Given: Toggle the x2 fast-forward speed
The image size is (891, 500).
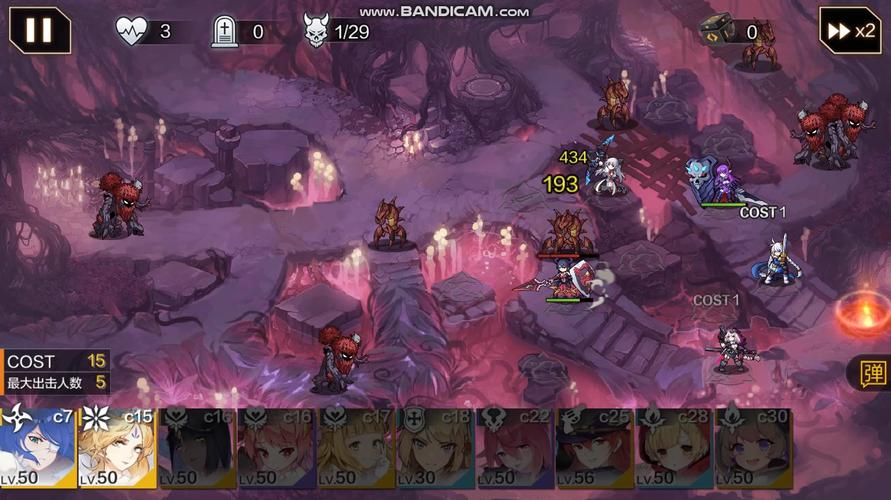Looking at the screenshot, I should pyautogui.click(x=849, y=30).
